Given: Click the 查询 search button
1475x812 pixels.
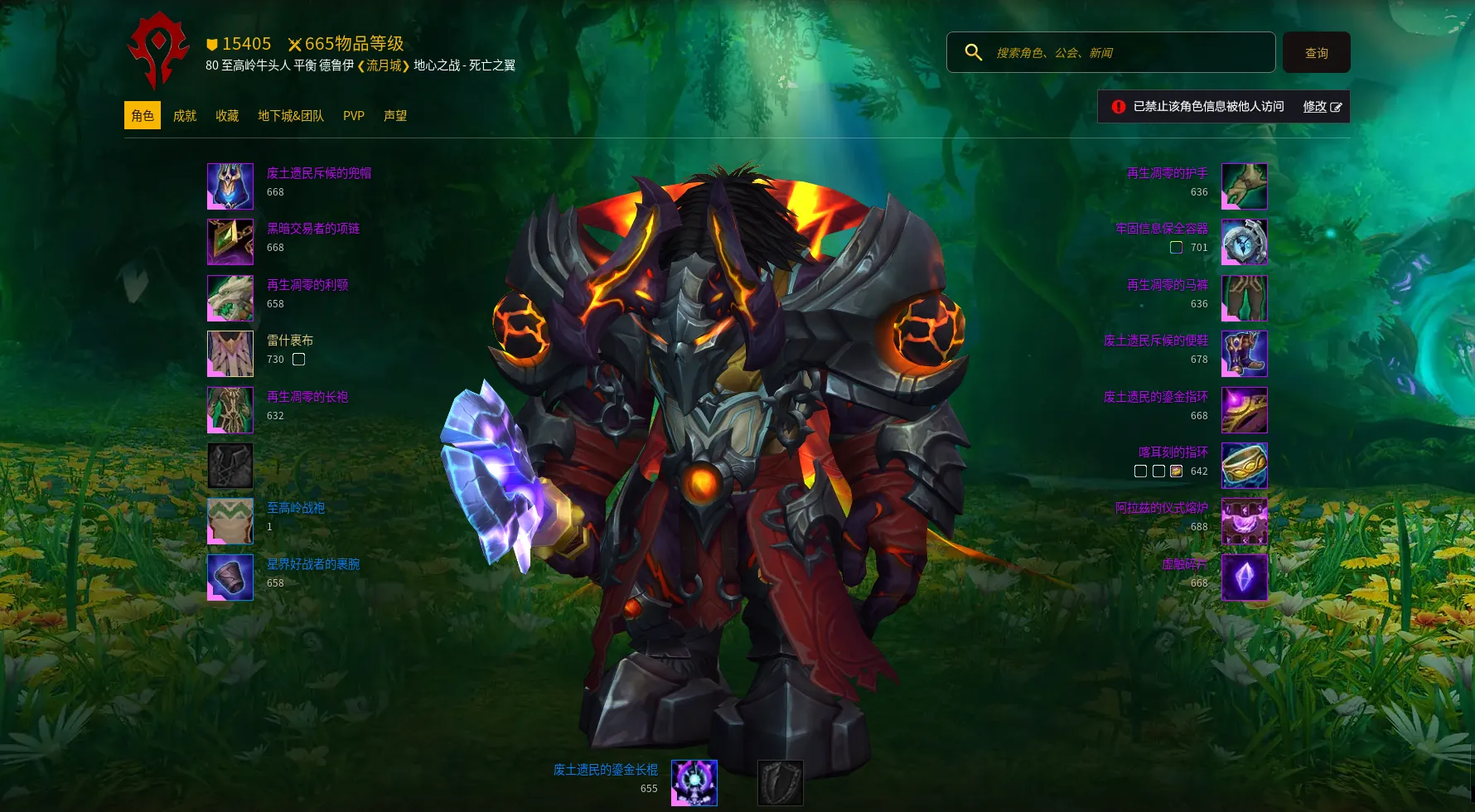Looking at the screenshot, I should pyautogui.click(x=1316, y=53).
